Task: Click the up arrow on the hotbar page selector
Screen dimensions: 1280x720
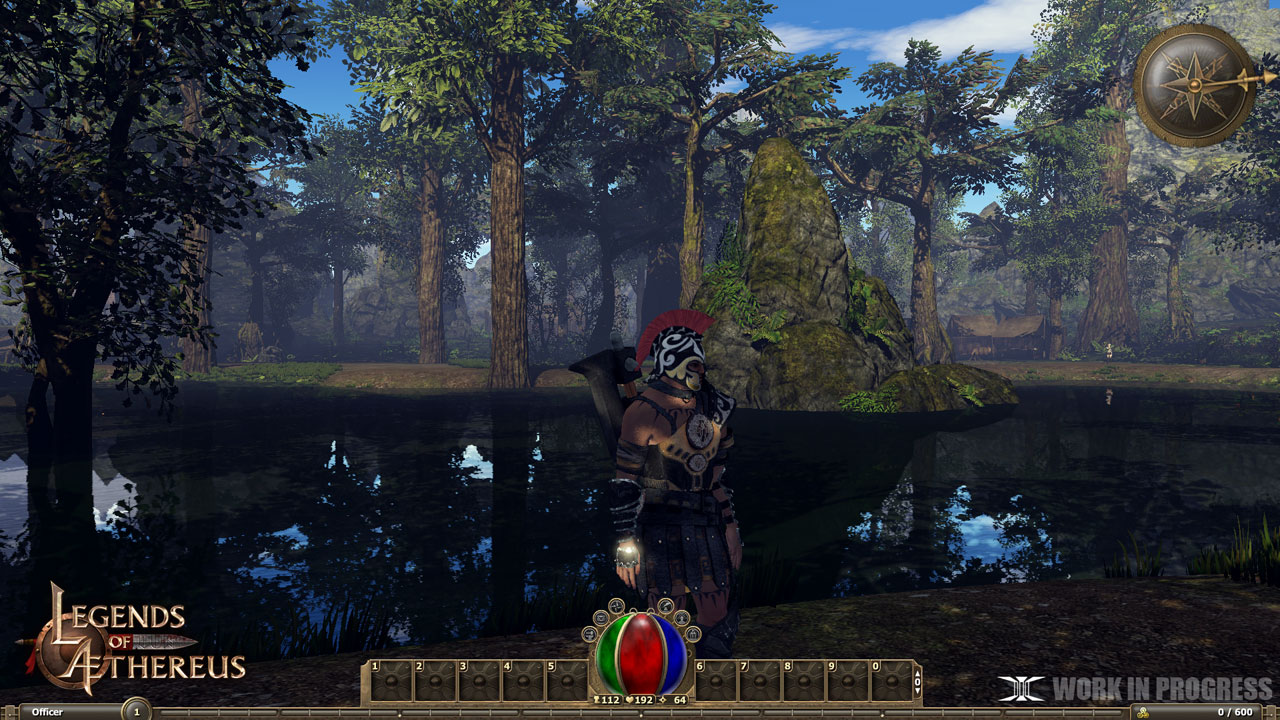Action: coord(917,673)
